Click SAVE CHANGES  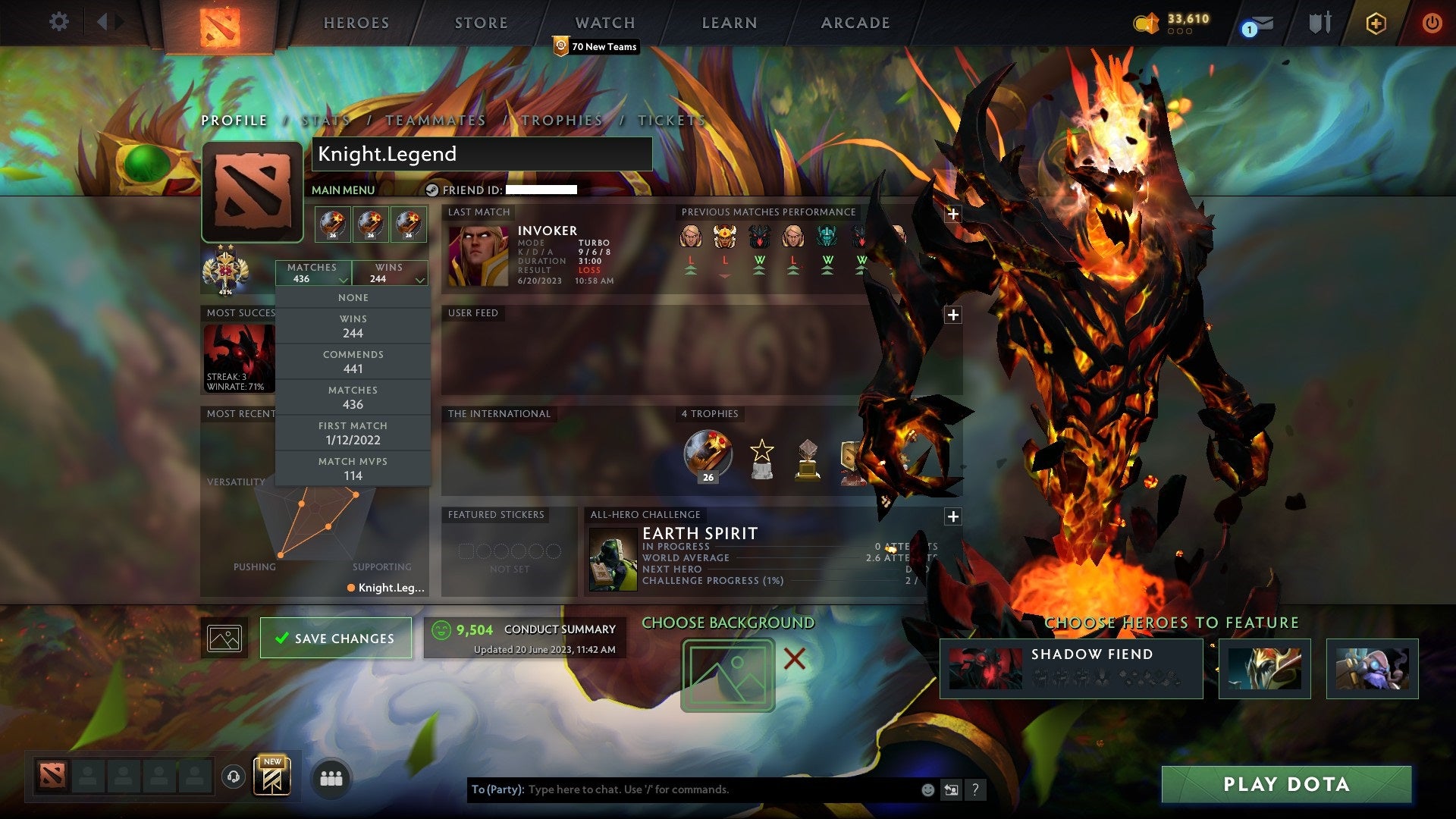[336, 638]
